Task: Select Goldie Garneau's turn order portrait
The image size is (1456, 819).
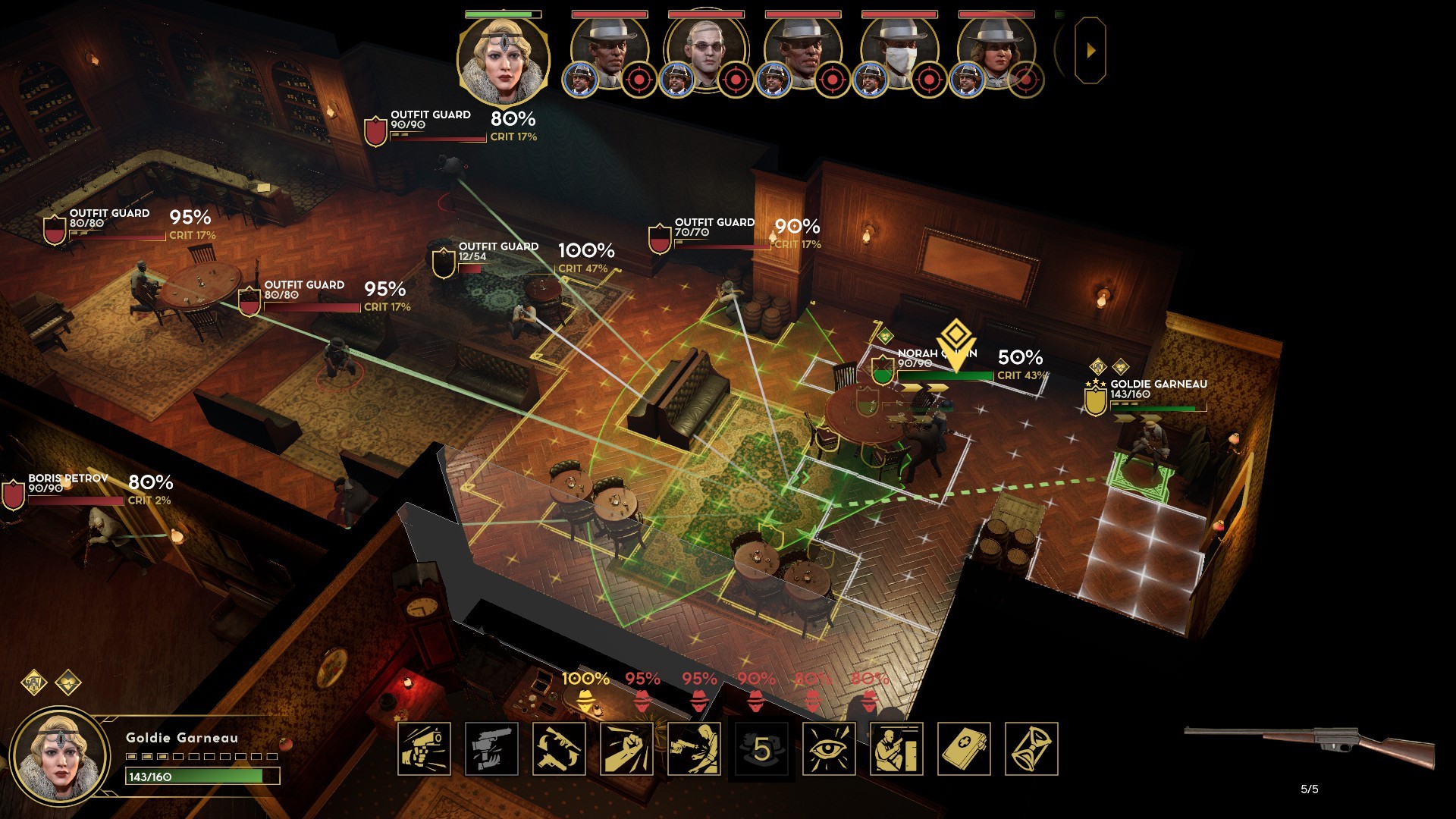Action: click(503, 59)
